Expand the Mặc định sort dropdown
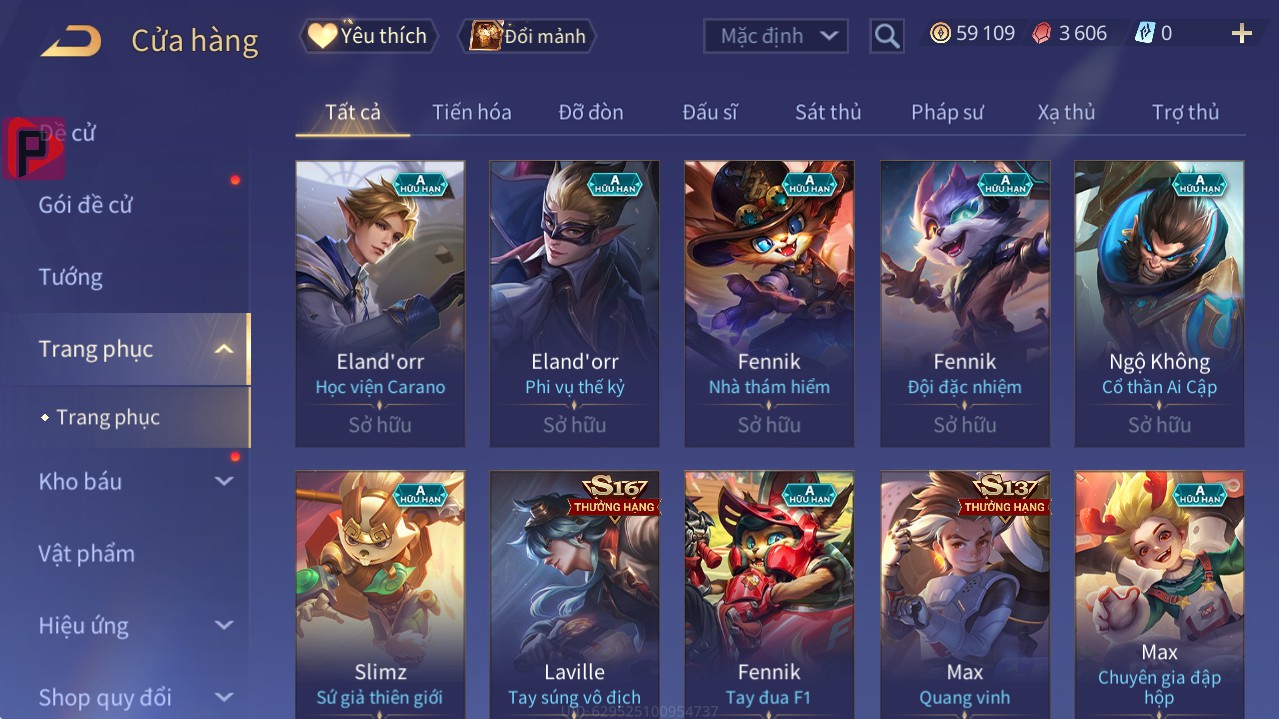 (x=776, y=36)
